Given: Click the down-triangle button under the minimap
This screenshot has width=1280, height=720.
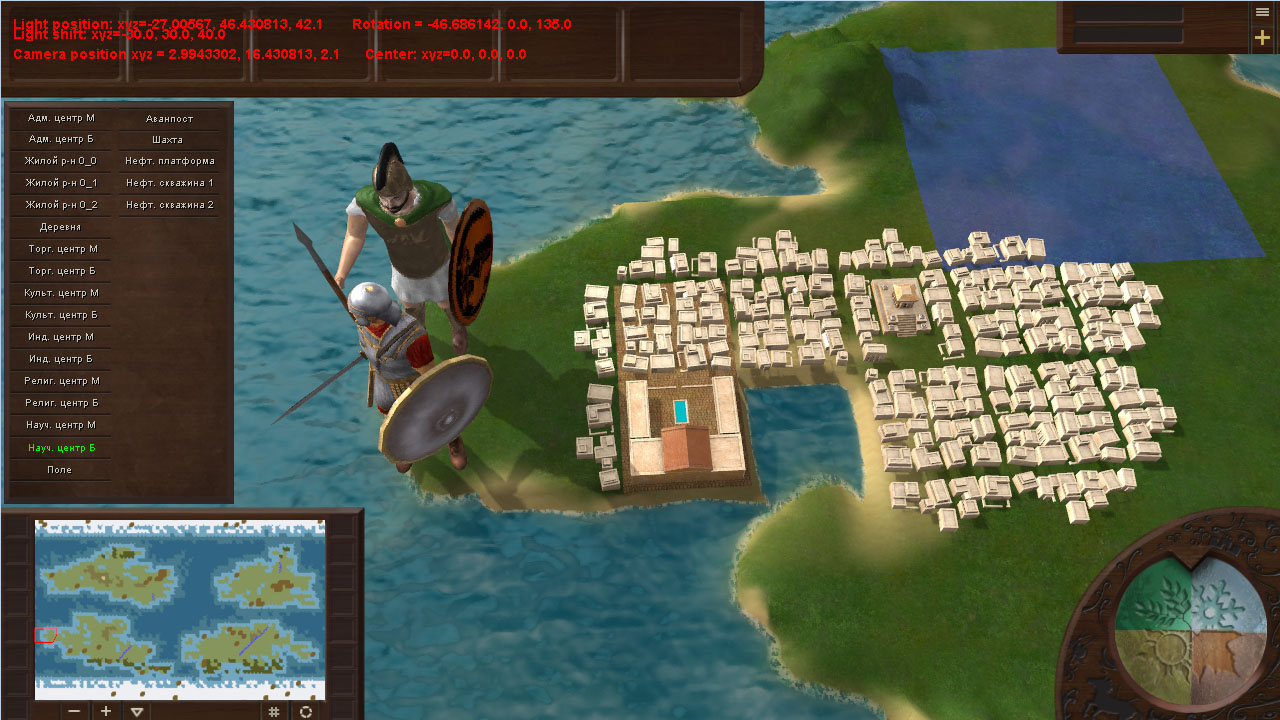Looking at the screenshot, I should coord(138,711).
